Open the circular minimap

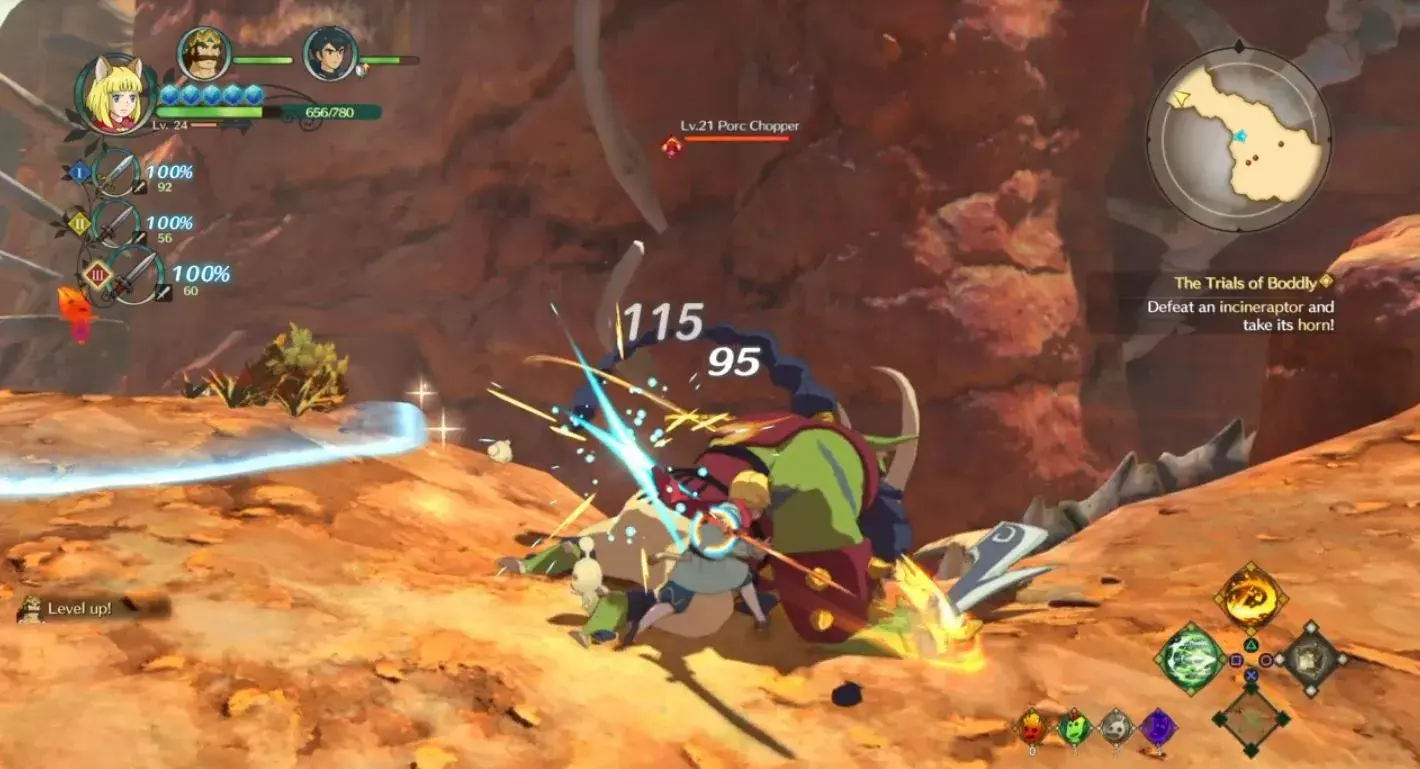click(x=1238, y=140)
